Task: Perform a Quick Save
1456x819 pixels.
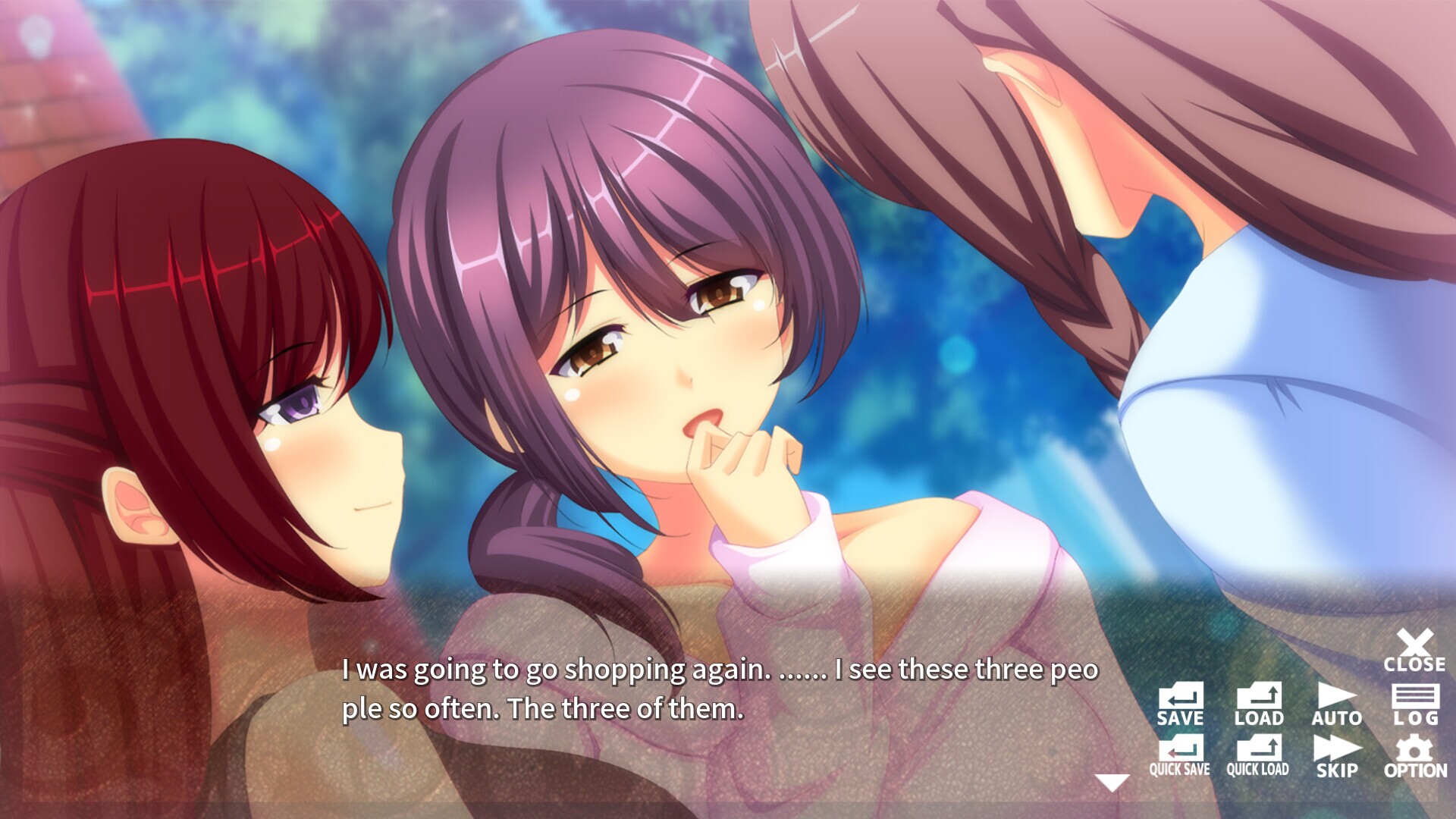Action: coord(1180,756)
